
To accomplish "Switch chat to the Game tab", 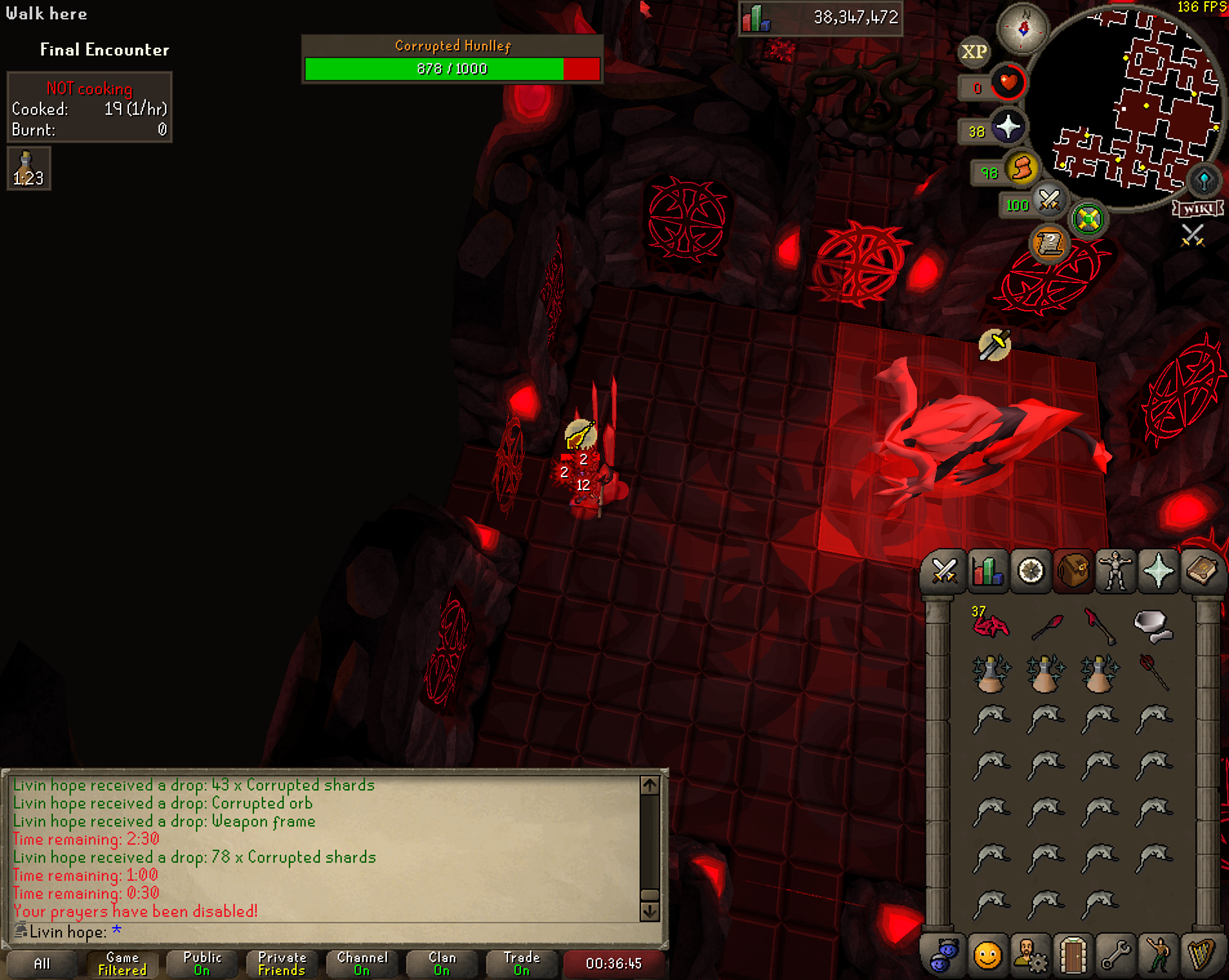I will [123, 963].
